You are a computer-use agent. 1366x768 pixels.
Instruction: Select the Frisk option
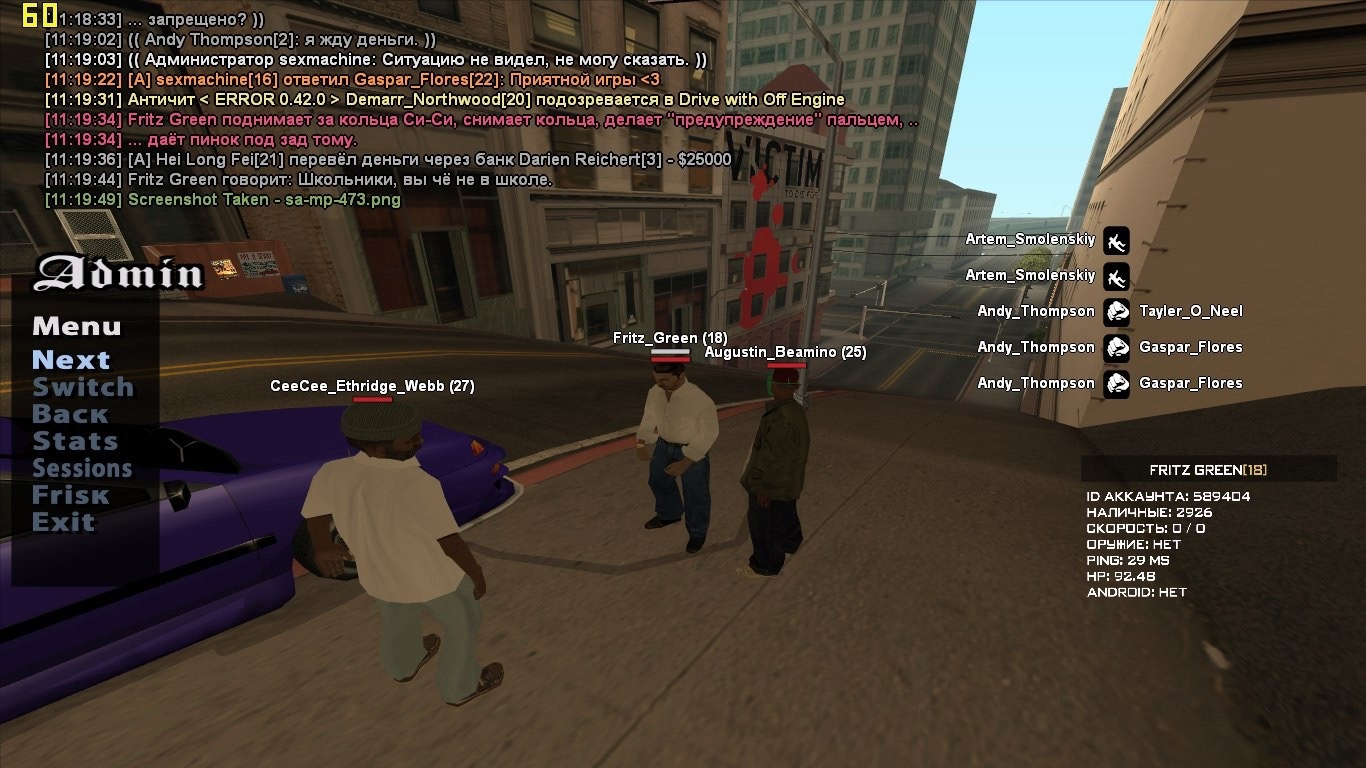tap(70, 495)
